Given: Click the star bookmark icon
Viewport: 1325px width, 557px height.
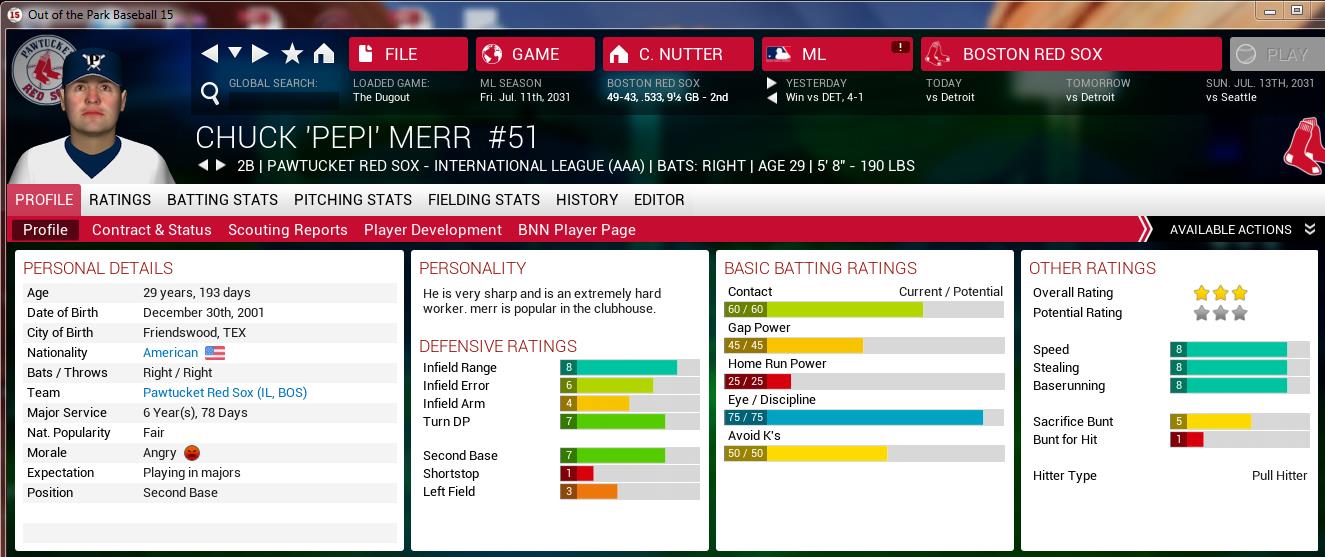Looking at the screenshot, I should pyautogui.click(x=292, y=54).
